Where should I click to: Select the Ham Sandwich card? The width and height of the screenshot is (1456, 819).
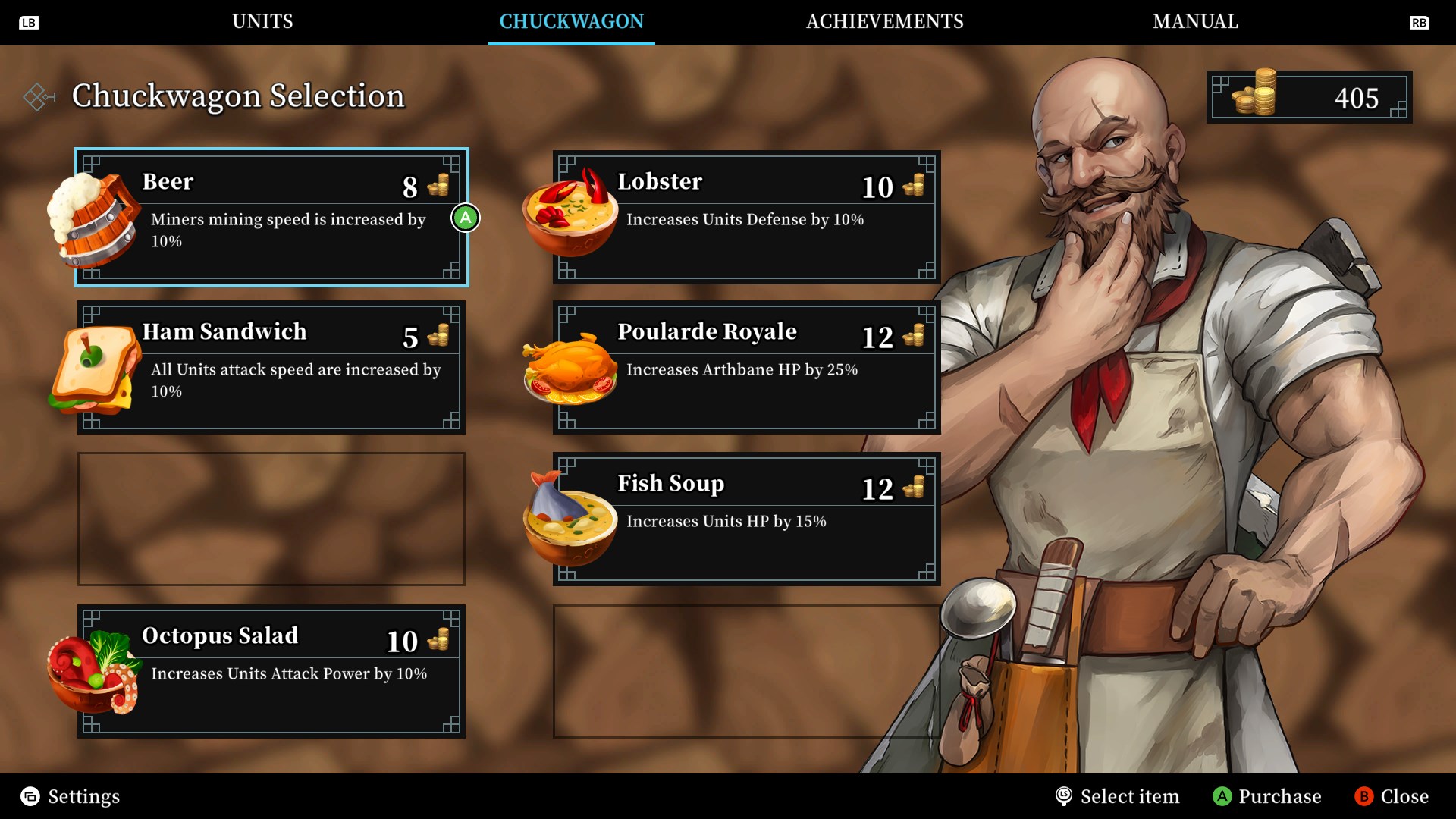pyautogui.click(x=271, y=368)
